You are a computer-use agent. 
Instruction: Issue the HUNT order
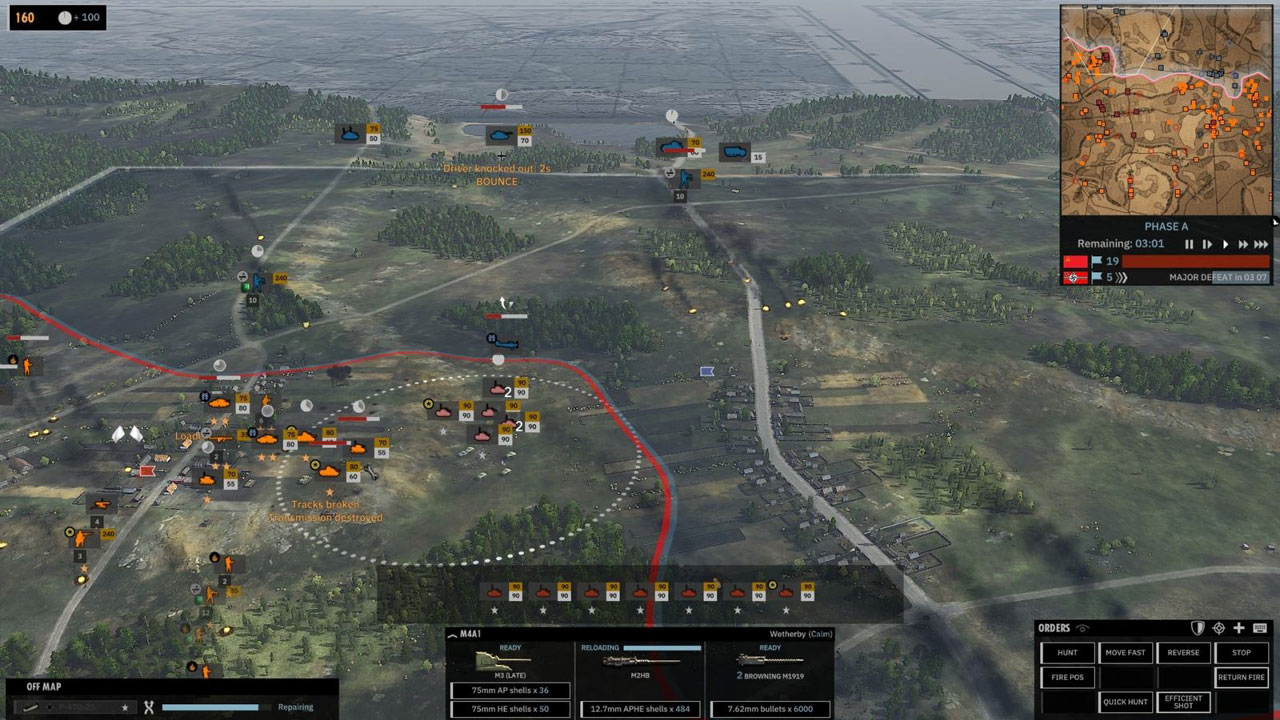click(1068, 652)
